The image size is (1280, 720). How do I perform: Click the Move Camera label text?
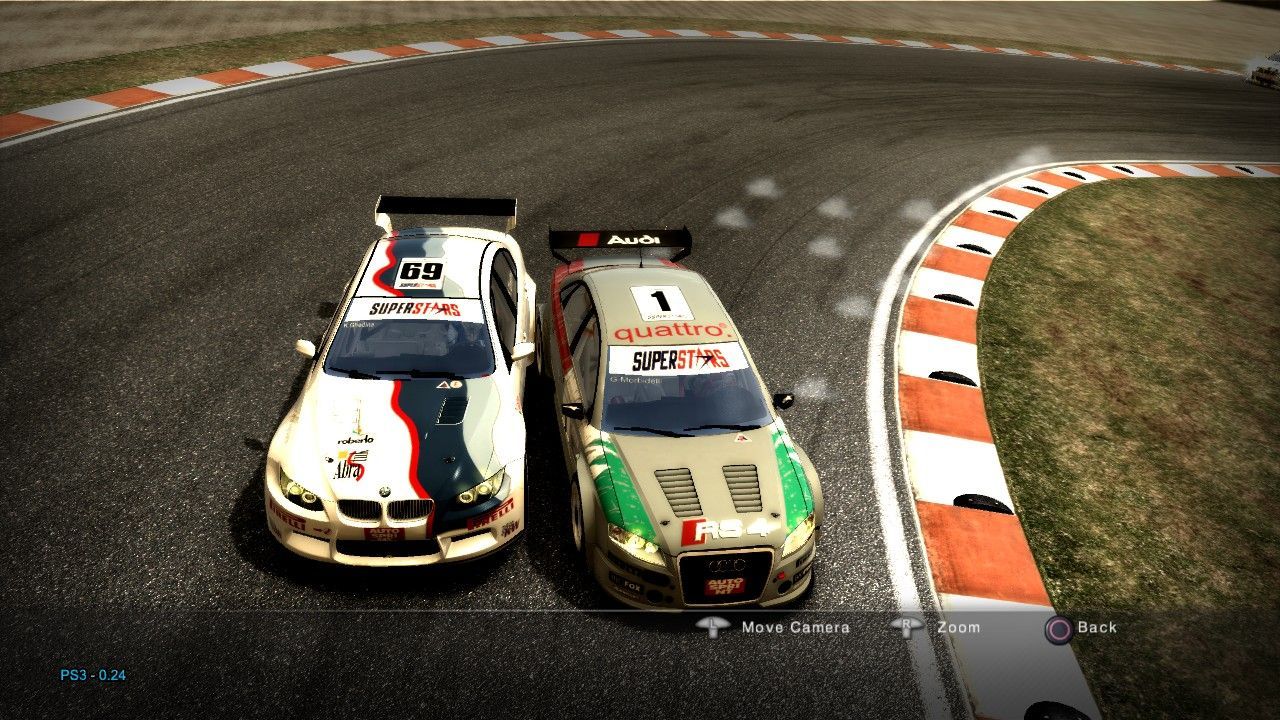point(794,628)
